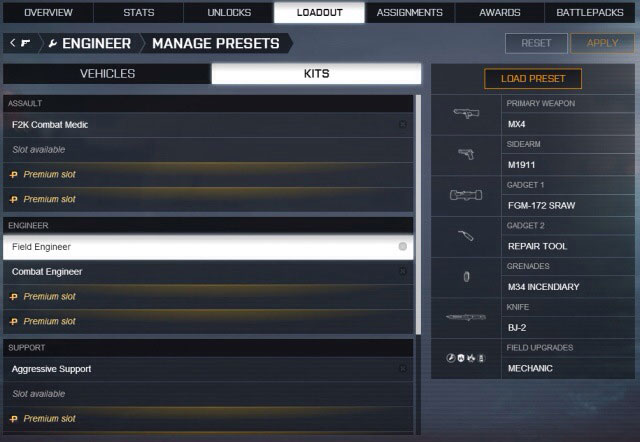The width and height of the screenshot is (640, 442).
Task: Select the M34 Incendiary grenade slot
Action: pos(568,287)
